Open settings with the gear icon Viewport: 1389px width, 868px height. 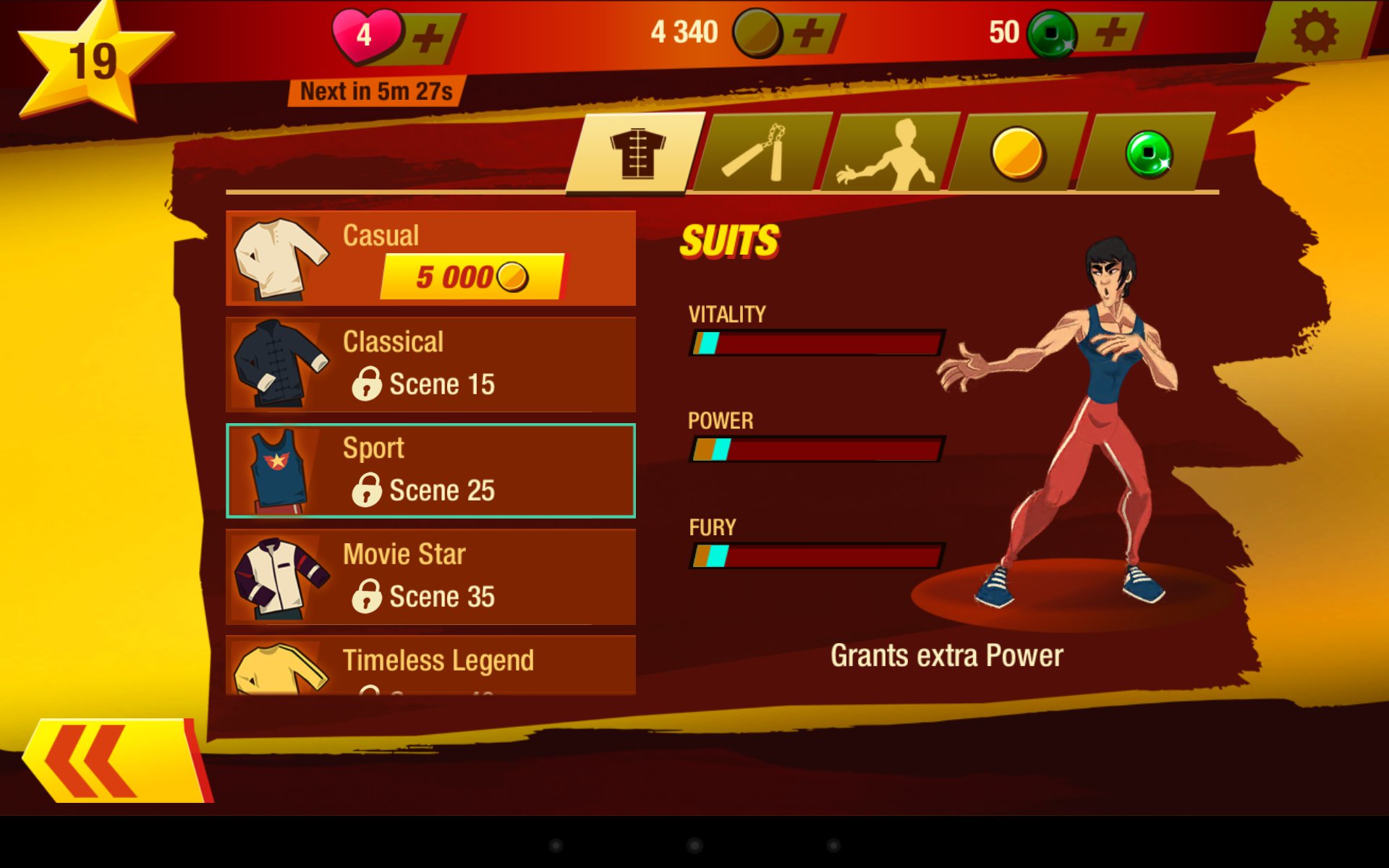tap(1314, 32)
